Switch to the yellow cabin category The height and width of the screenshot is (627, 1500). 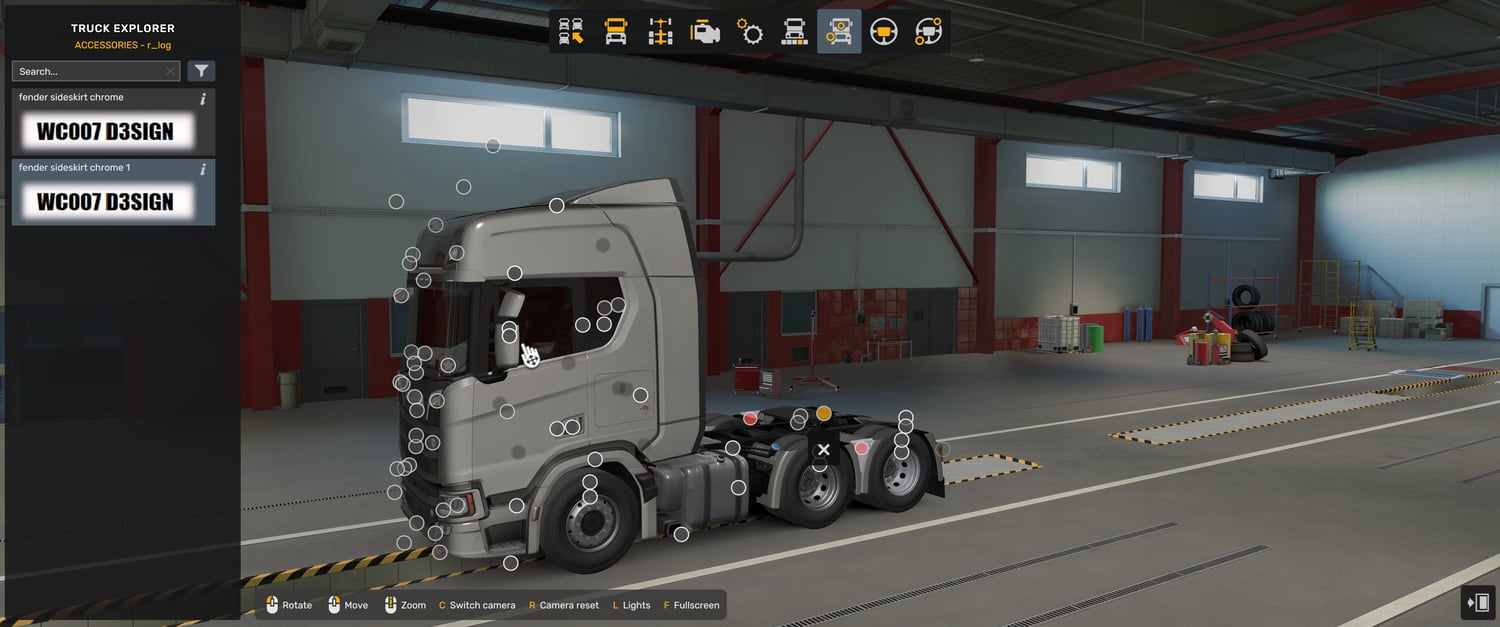coord(616,32)
